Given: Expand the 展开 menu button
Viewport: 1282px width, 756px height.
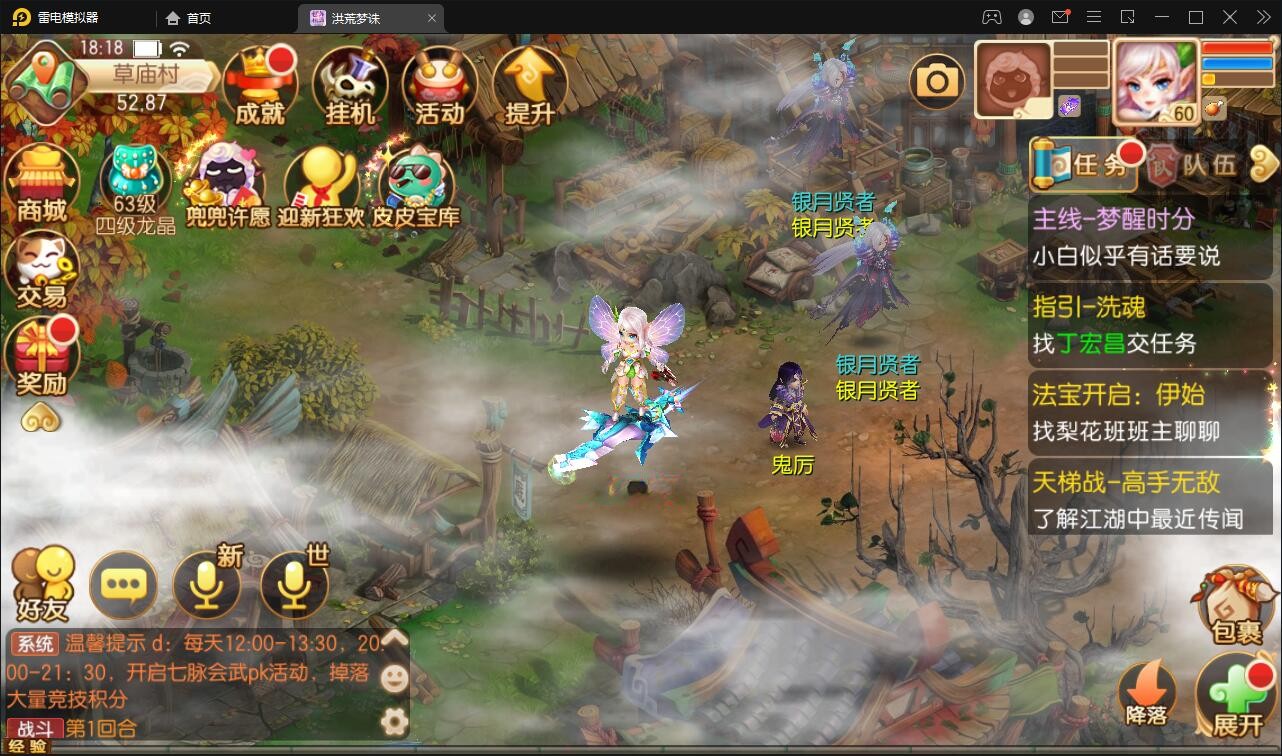Looking at the screenshot, I should click(x=1237, y=697).
